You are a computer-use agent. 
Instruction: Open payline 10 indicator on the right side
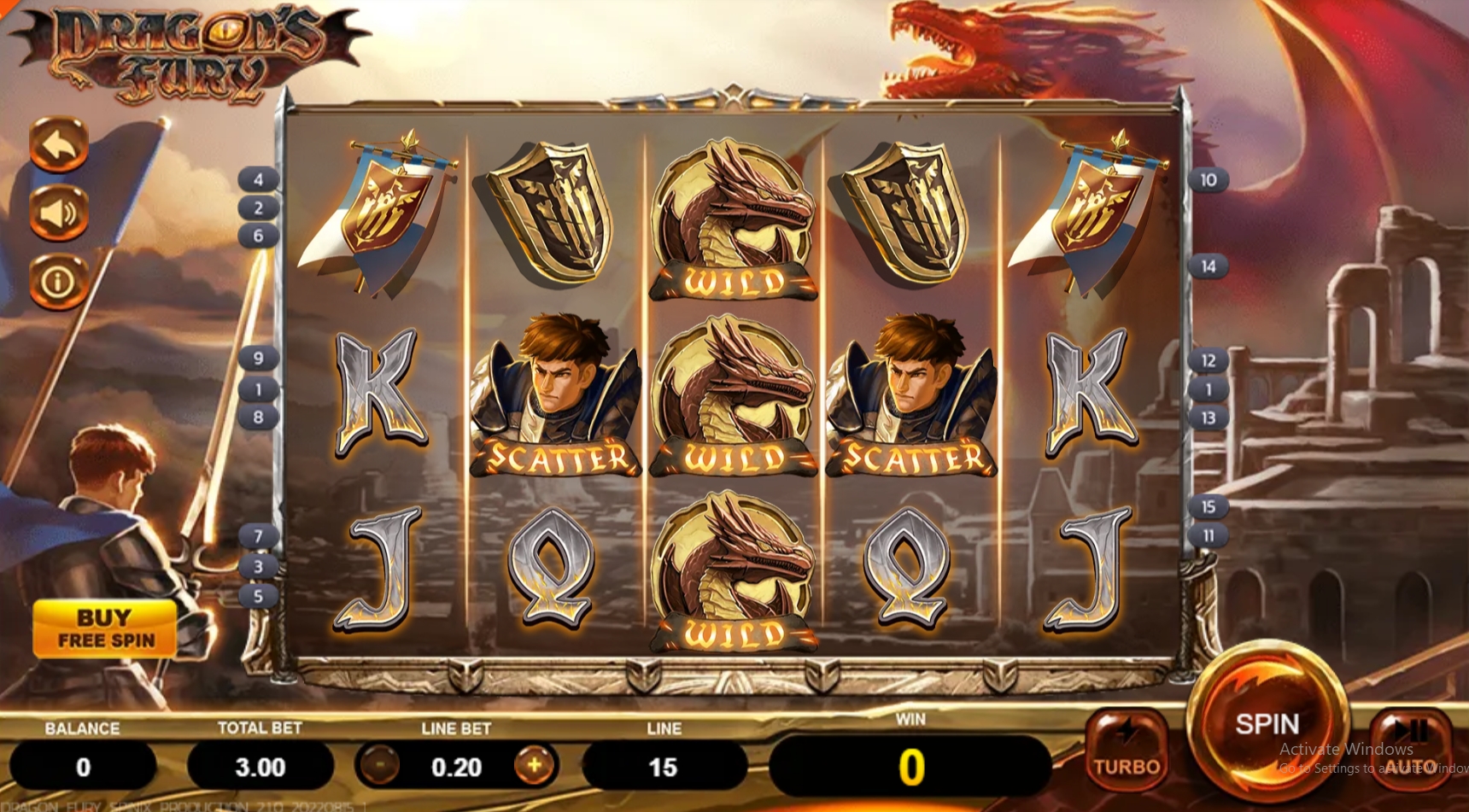pyautogui.click(x=1209, y=180)
